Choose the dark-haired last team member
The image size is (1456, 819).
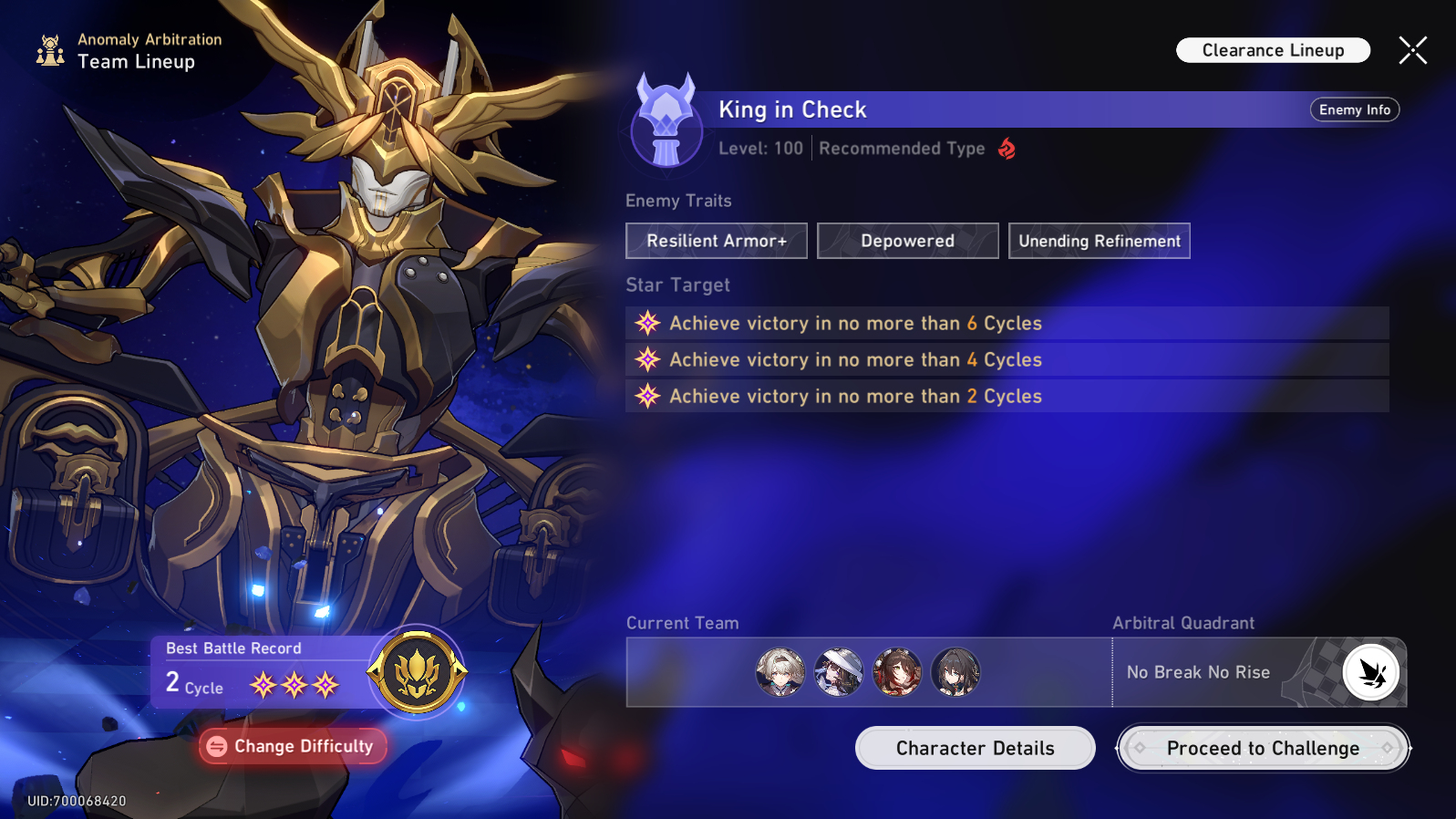tap(955, 672)
